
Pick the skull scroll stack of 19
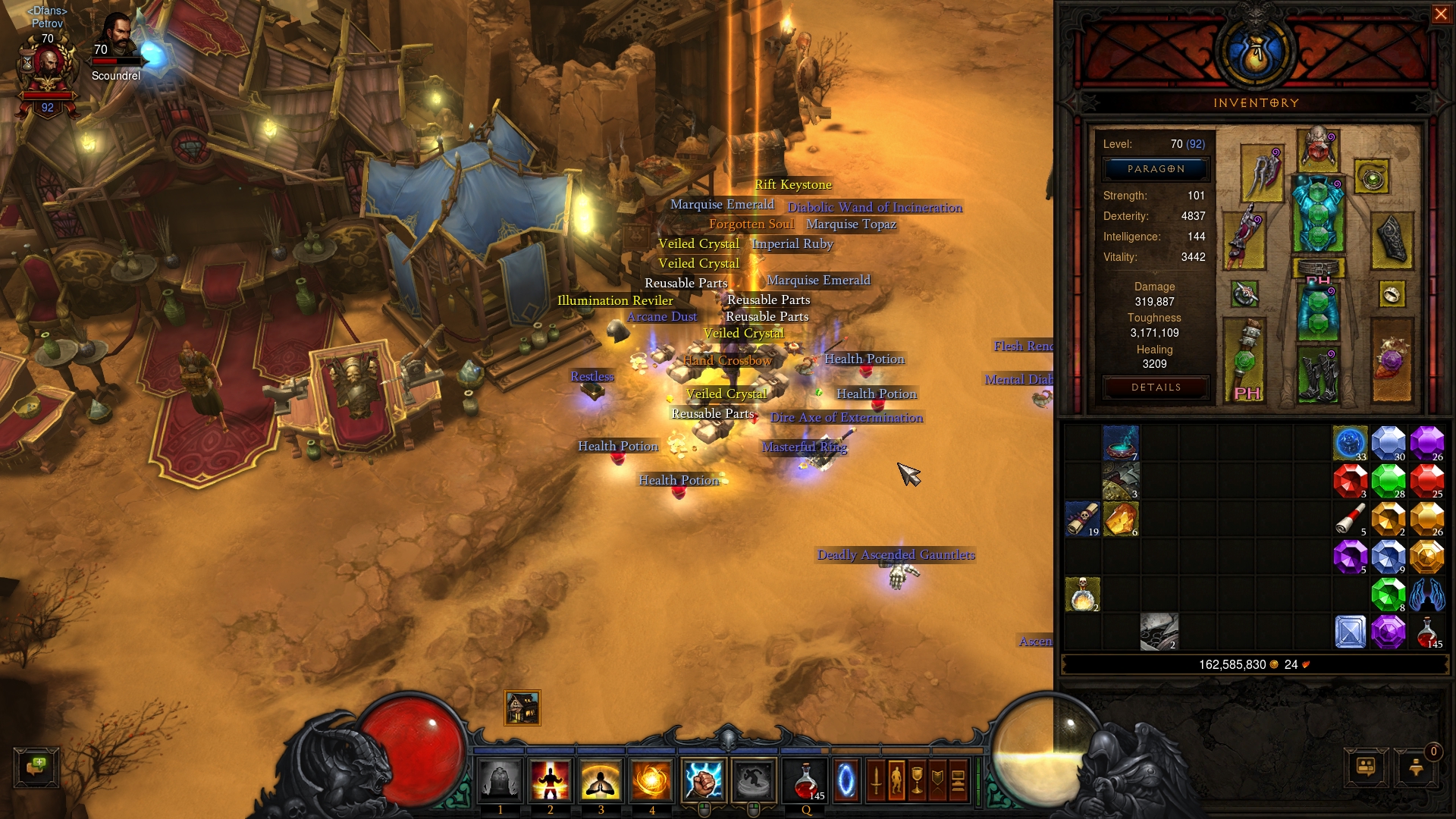point(1083,519)
